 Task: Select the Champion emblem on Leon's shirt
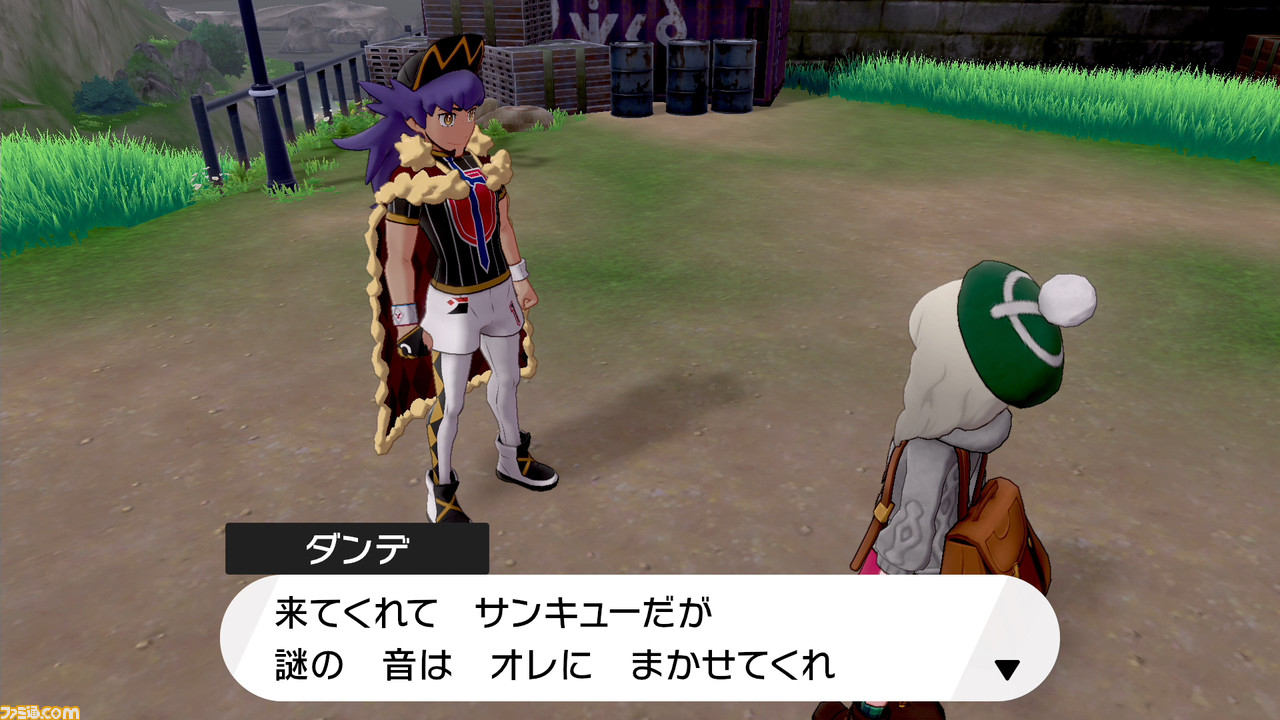[x=470, y=218]
